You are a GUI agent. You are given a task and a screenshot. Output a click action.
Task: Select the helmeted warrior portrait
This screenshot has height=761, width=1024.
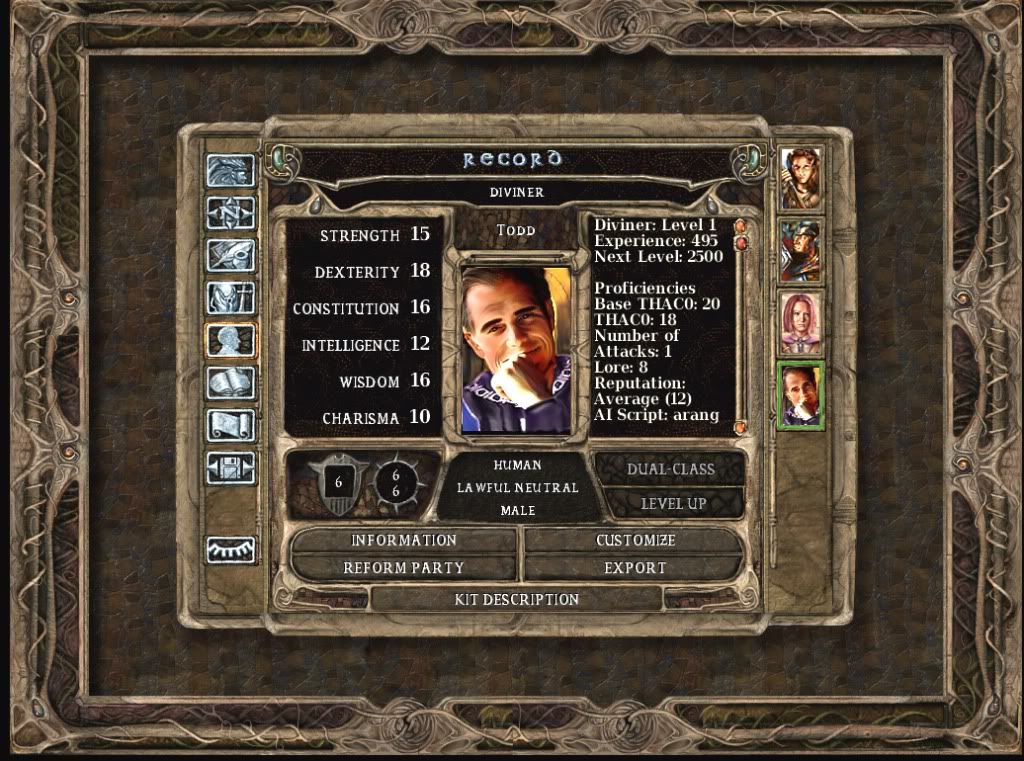click(x=801, y=251)
